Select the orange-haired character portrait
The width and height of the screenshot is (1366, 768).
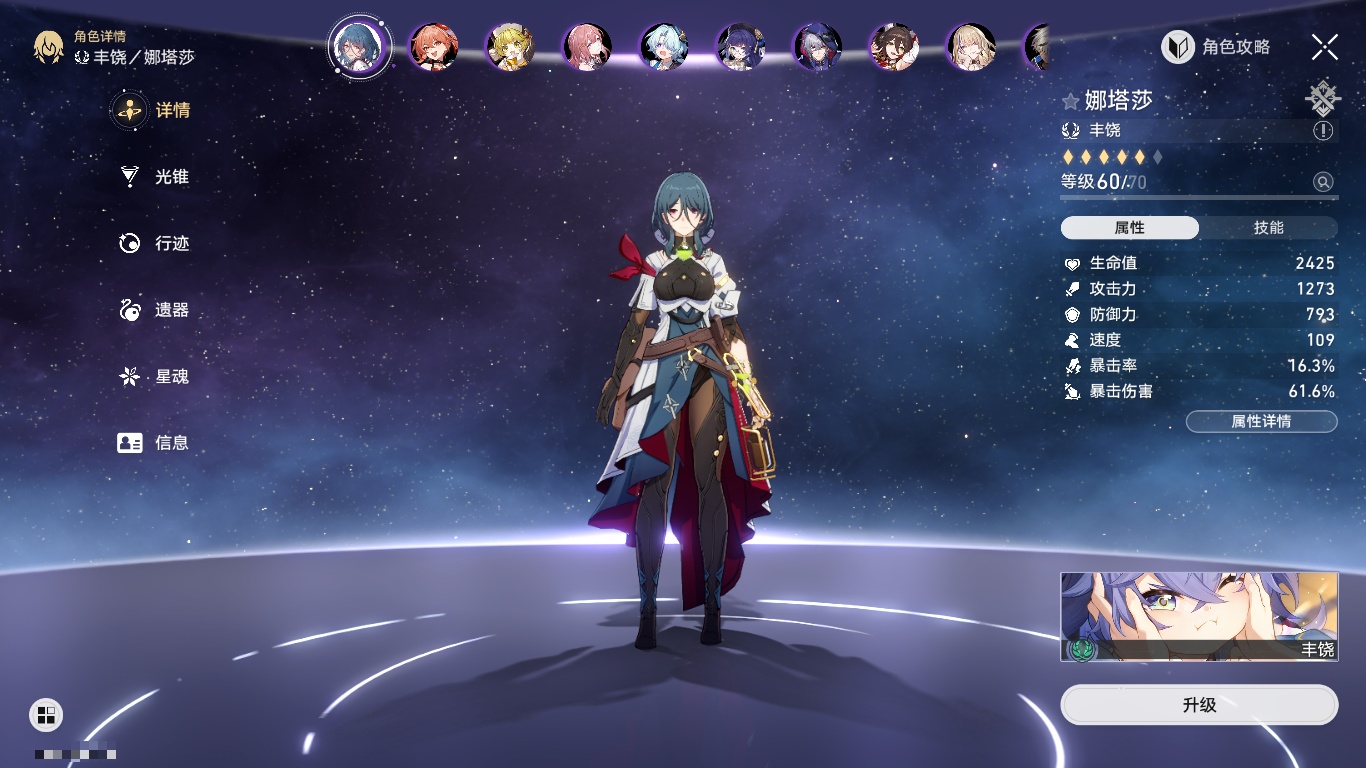tap(434, 47)
